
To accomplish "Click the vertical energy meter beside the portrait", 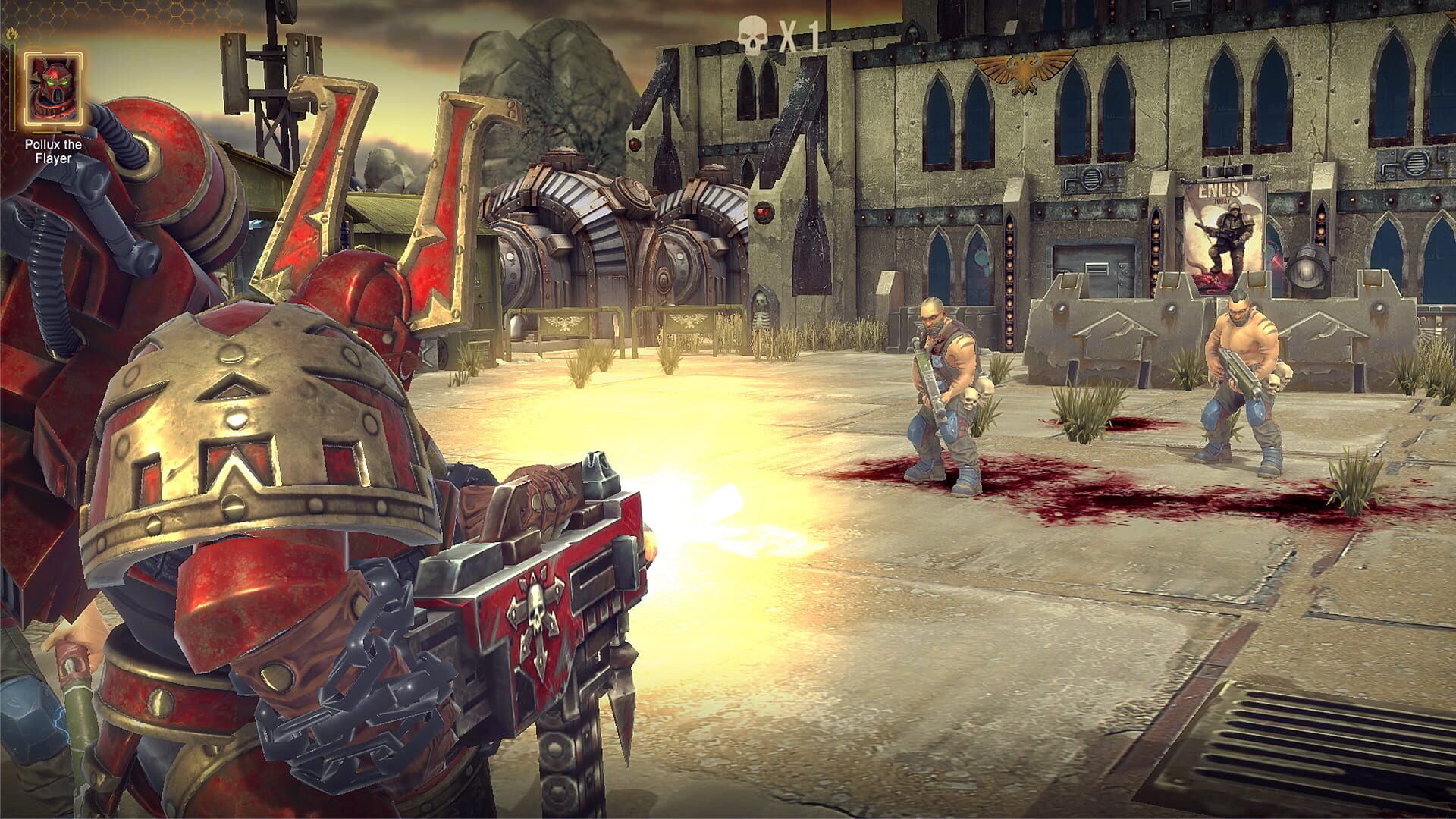I will (x=13, y=87).
